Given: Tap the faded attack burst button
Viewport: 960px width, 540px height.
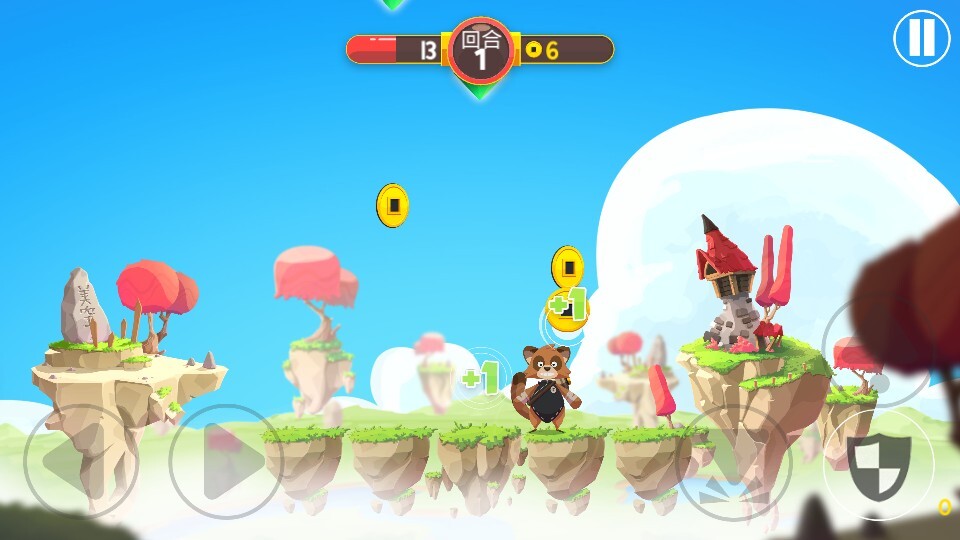Looking at the screenshot, I should coord(734,464).
